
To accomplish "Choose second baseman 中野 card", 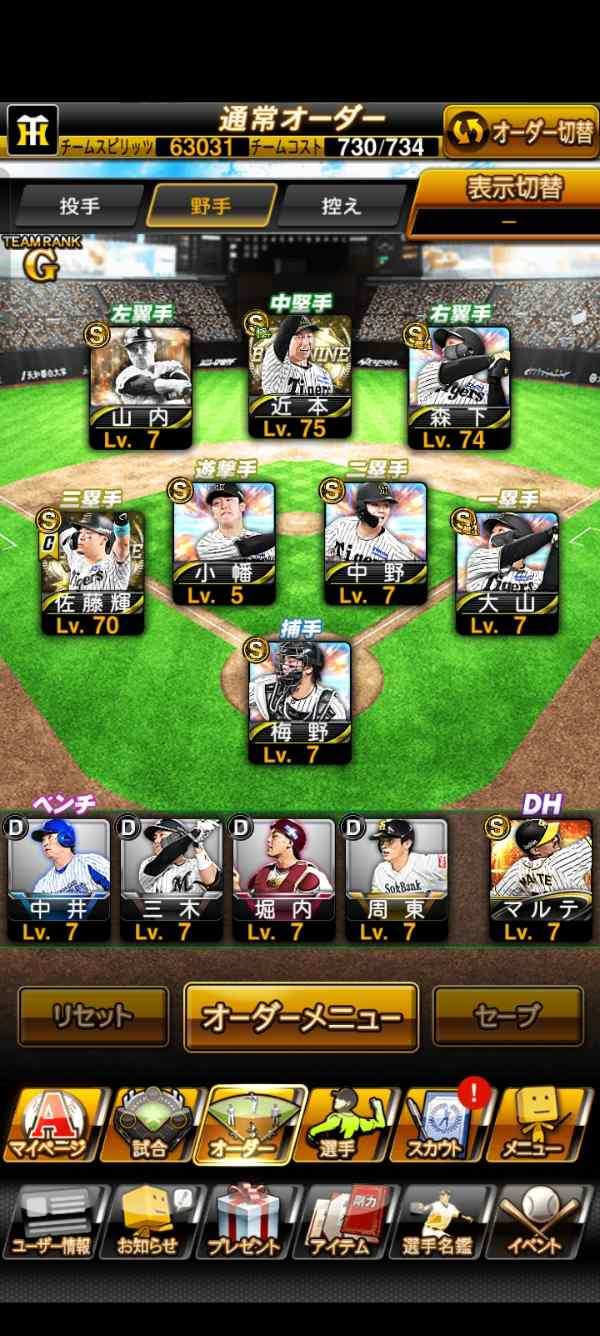I will (375, 543).
